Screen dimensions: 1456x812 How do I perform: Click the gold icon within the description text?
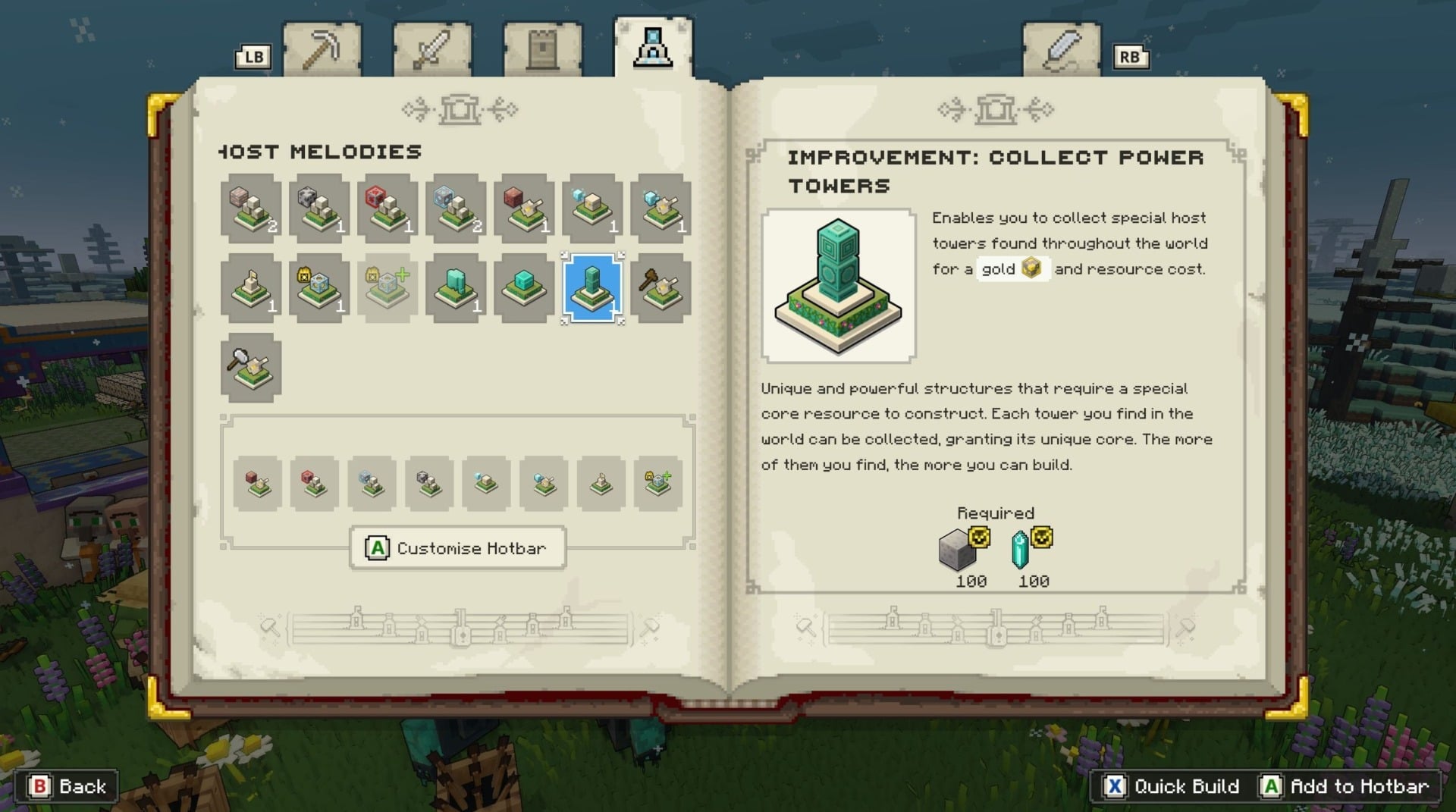point(1031,268)
